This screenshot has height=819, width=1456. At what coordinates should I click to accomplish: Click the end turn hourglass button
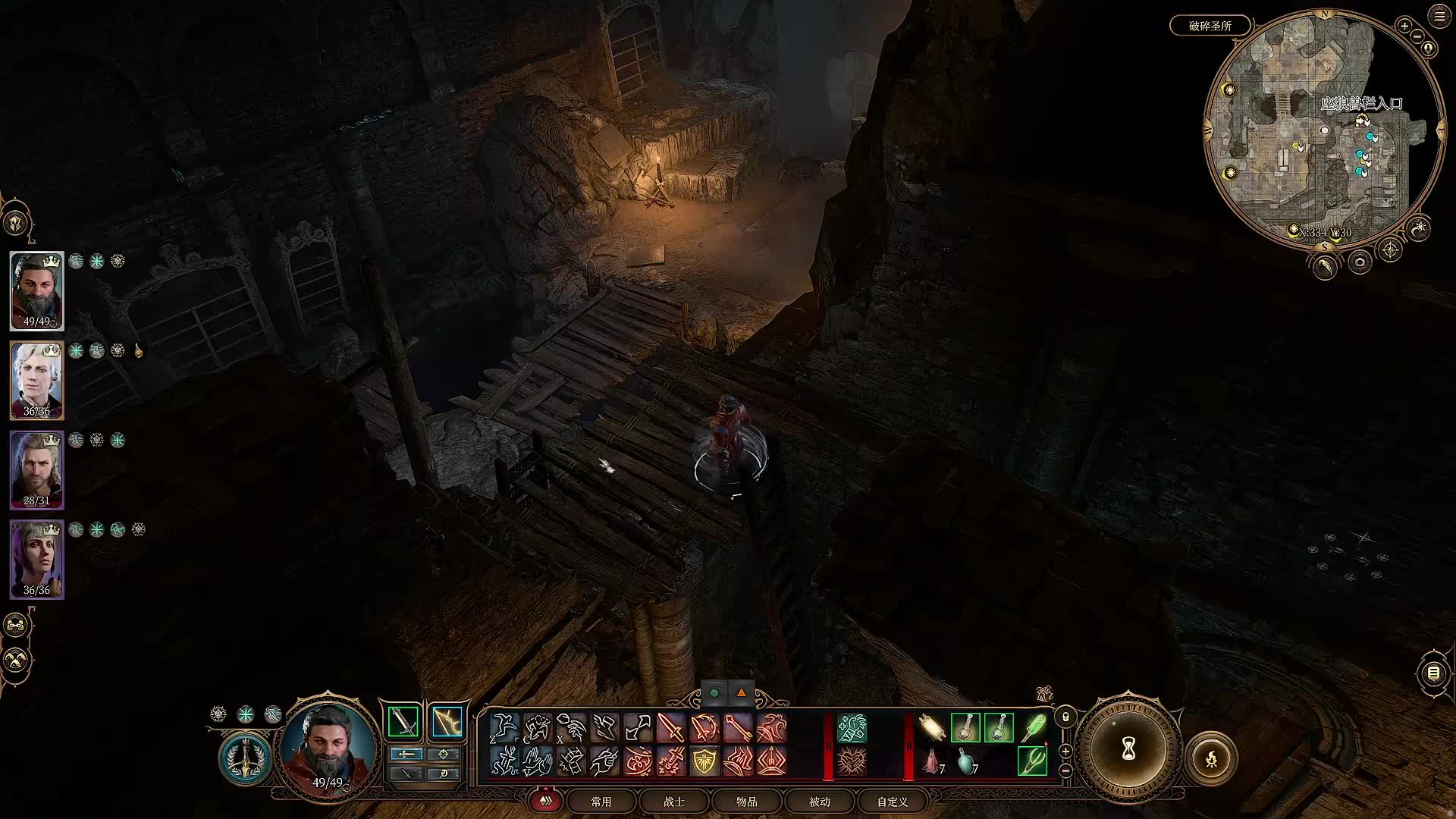tap(1128, 749)
